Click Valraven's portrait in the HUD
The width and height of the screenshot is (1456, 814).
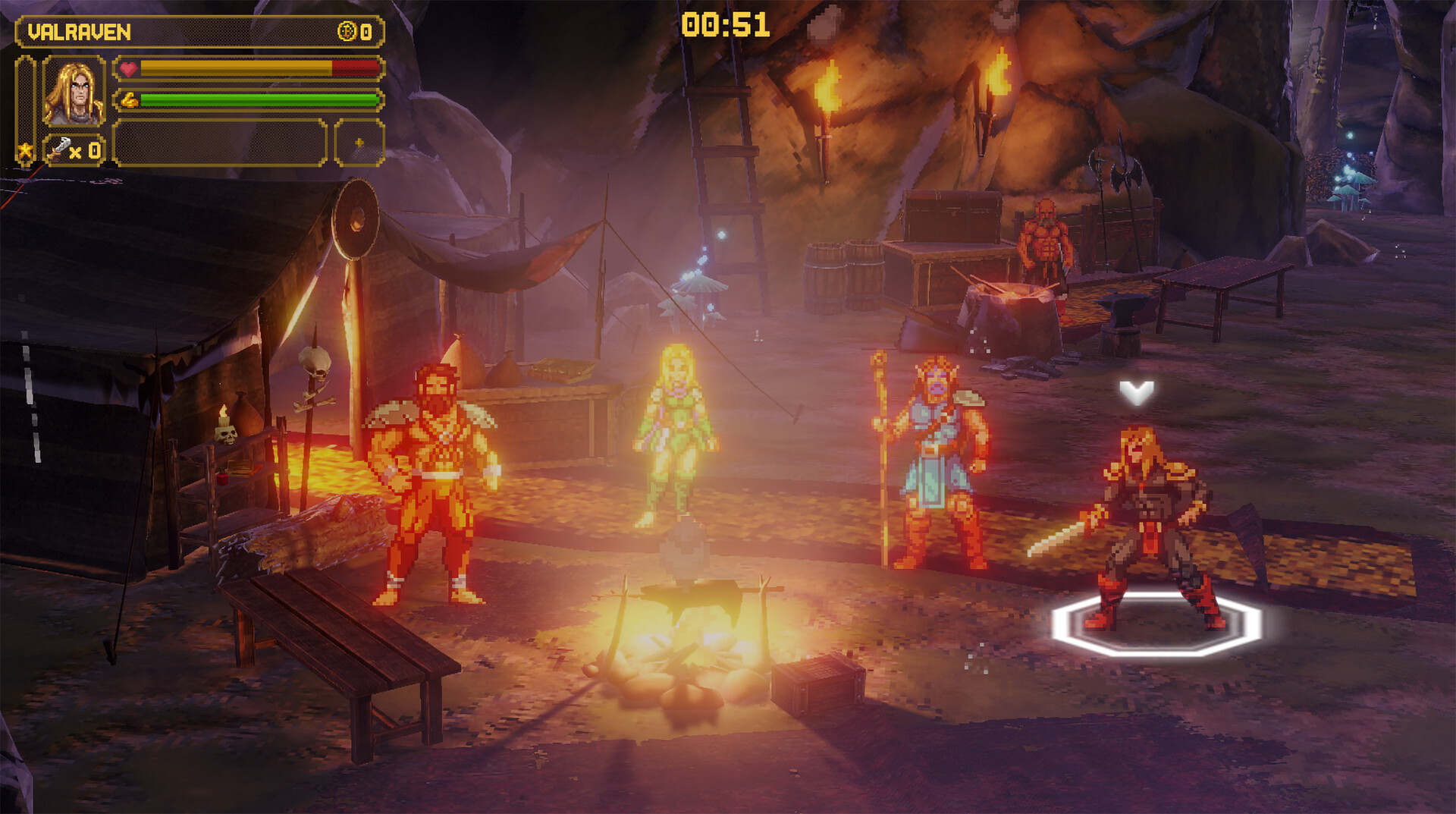point(74,91)
